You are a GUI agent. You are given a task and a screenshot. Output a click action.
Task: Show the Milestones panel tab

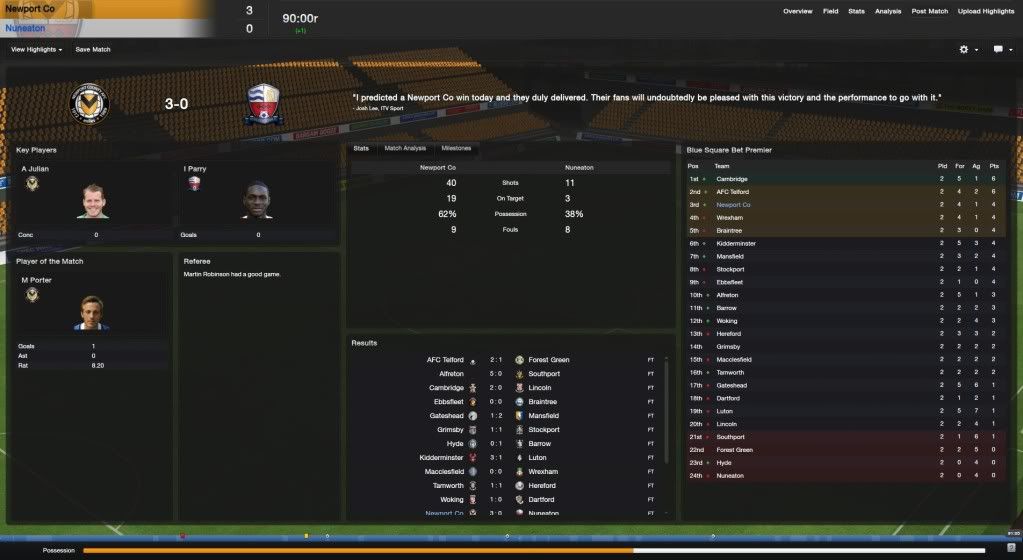[x=456, y=148]
